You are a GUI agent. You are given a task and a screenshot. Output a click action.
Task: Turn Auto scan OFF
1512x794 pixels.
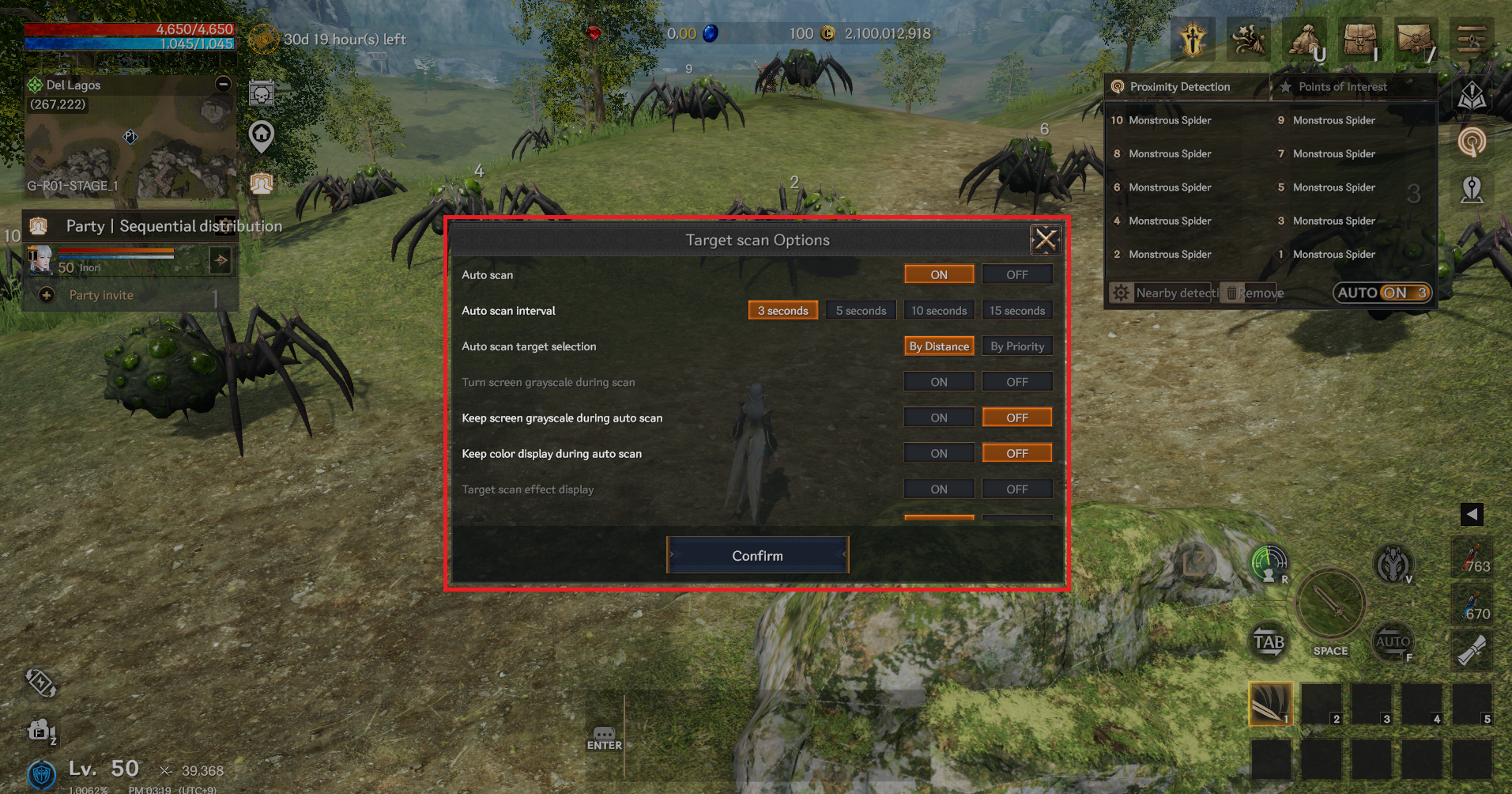(1016, 274)
